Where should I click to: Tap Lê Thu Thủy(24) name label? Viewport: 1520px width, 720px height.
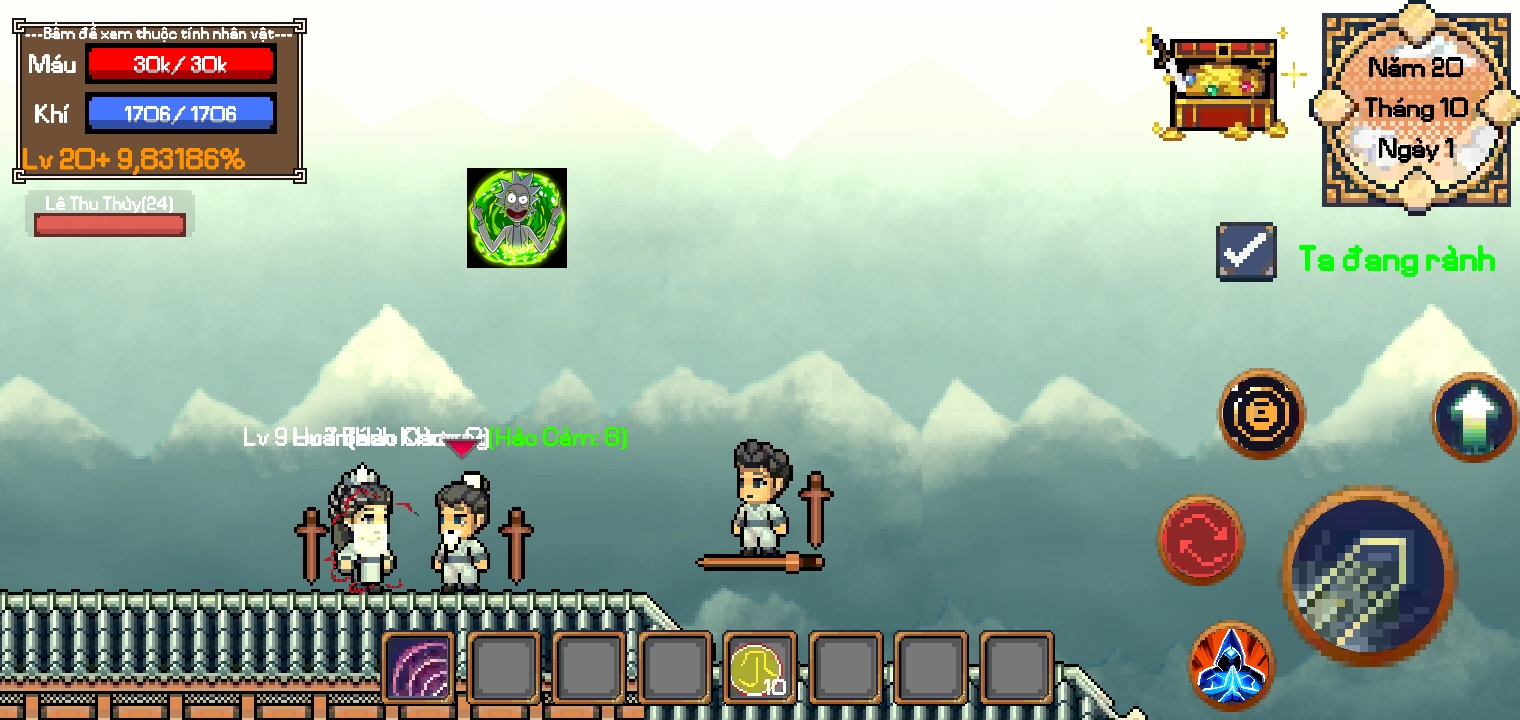tap(109, 202)
